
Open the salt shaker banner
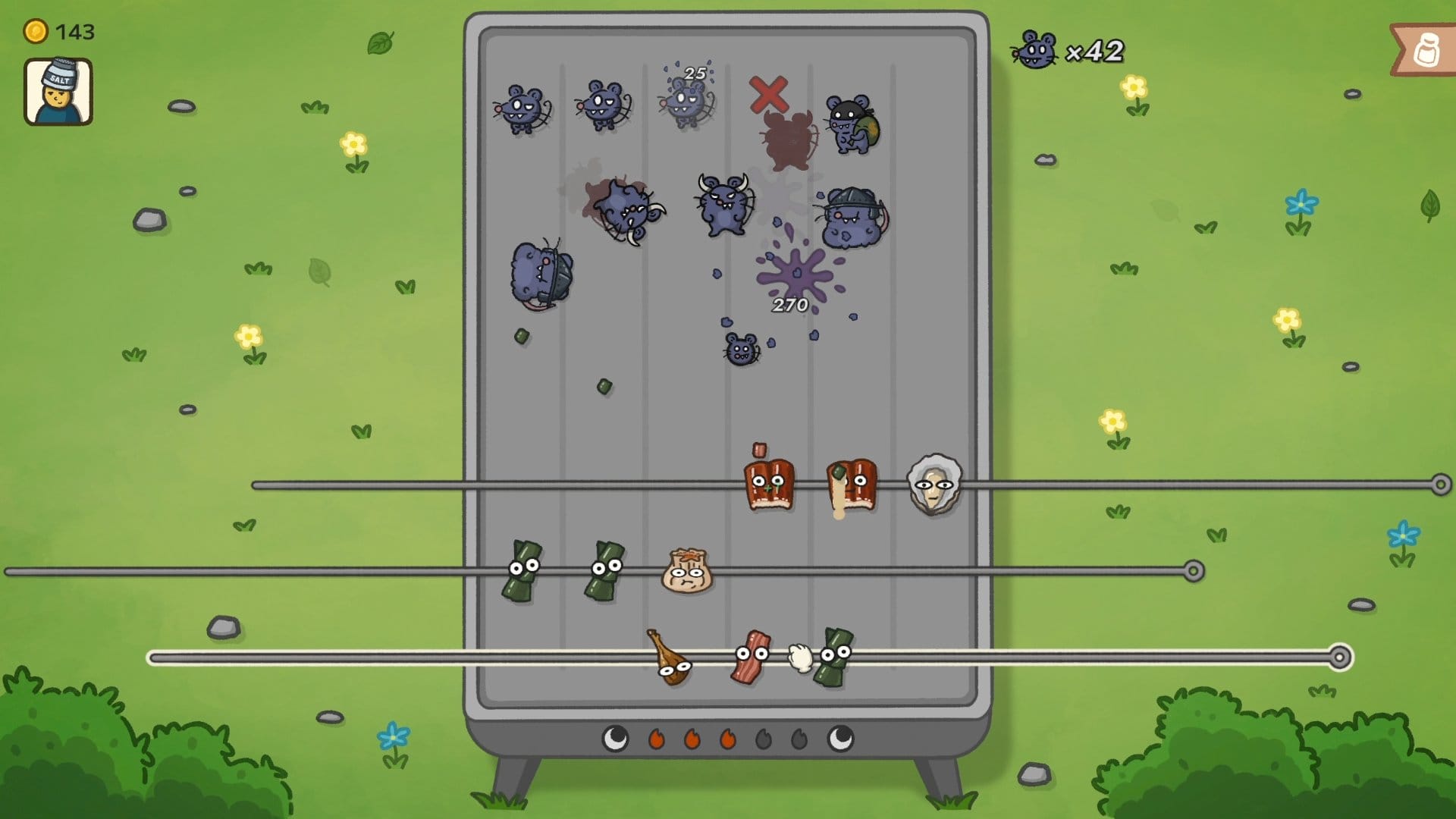pos(1426,51)
